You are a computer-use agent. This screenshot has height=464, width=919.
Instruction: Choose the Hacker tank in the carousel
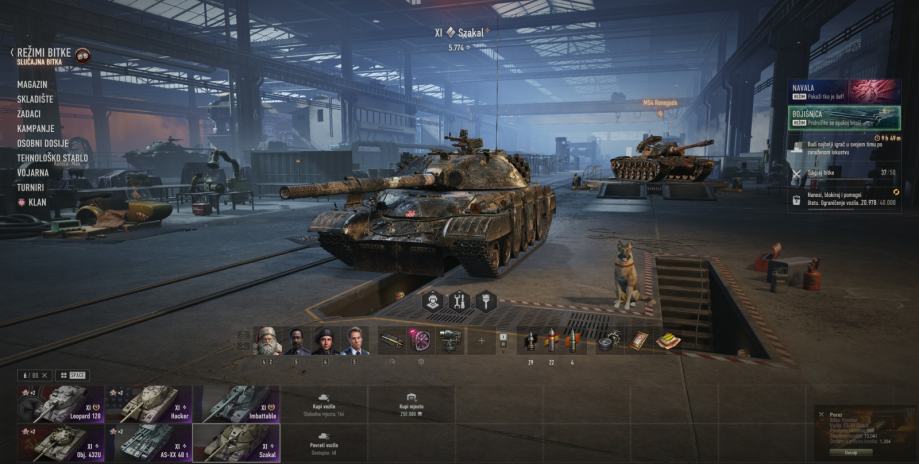point(148,404)
